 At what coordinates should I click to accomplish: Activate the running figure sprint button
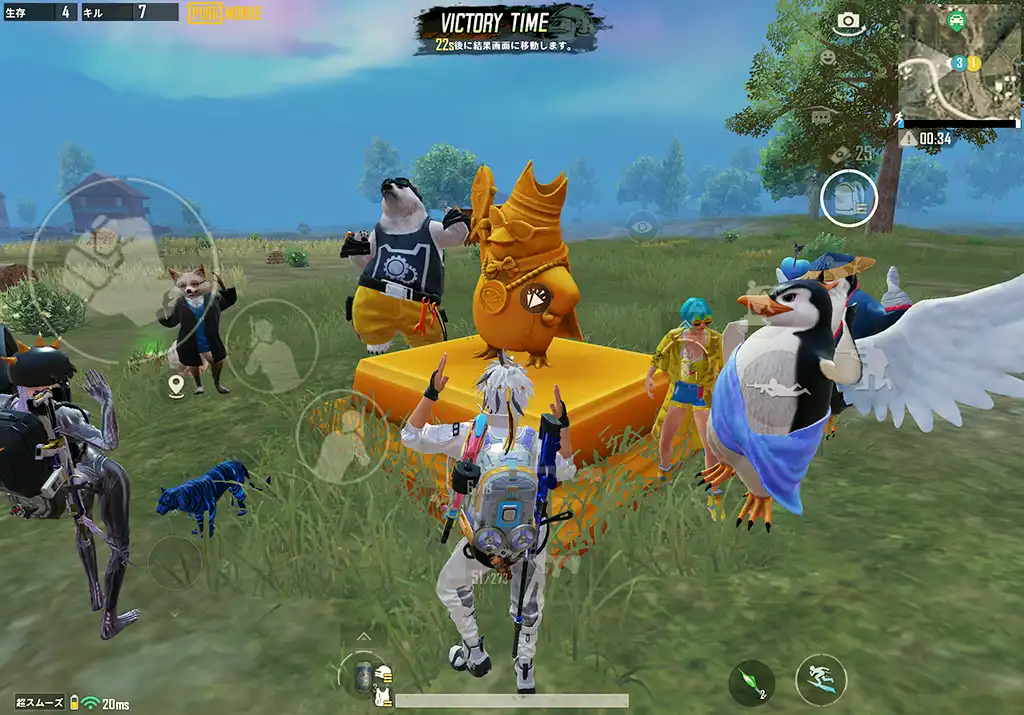tap(820, 680)
